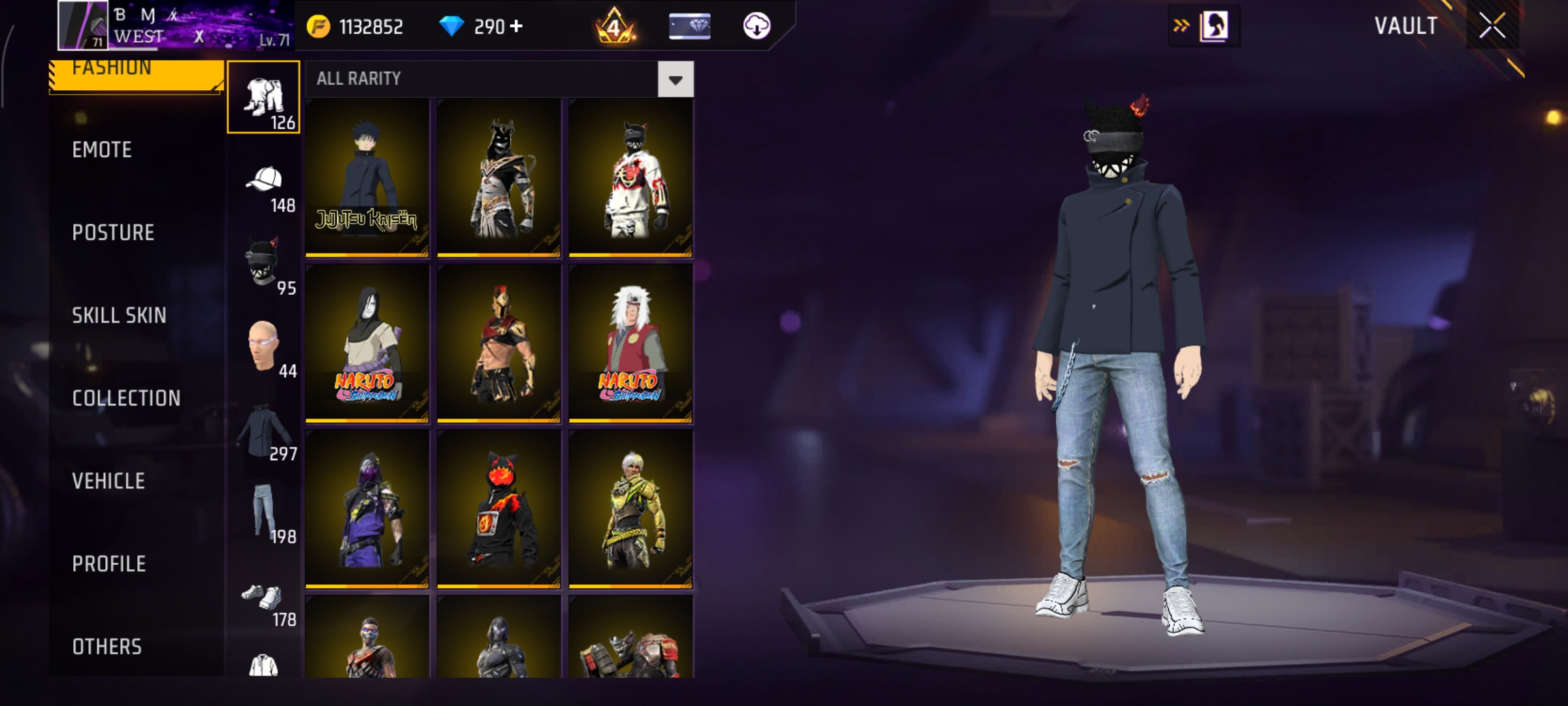Image resolution: width=1568 pixels, height=706 pixels.
Task: Open the All Rarity dropdown
Action: pos(674,79)
